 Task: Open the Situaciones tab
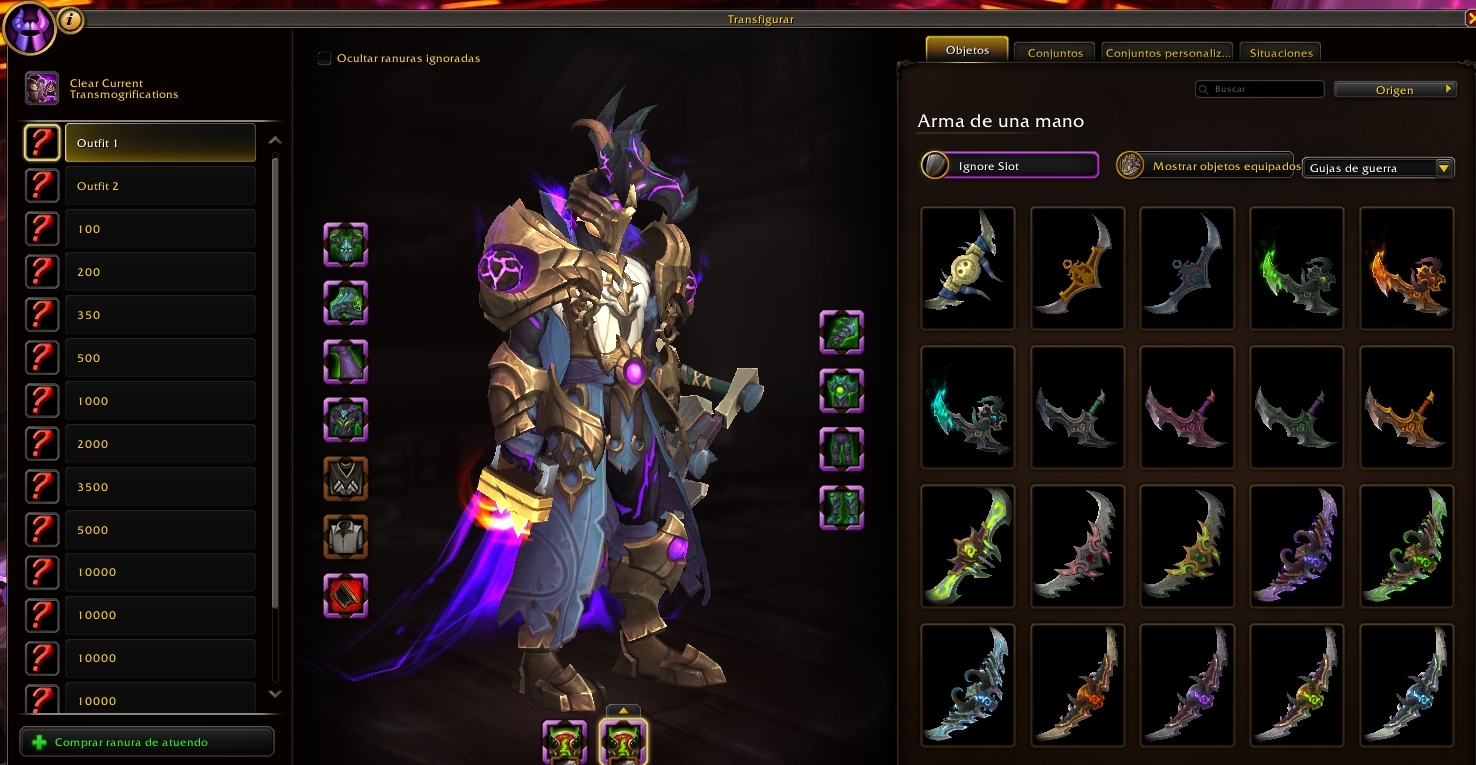1280,53
